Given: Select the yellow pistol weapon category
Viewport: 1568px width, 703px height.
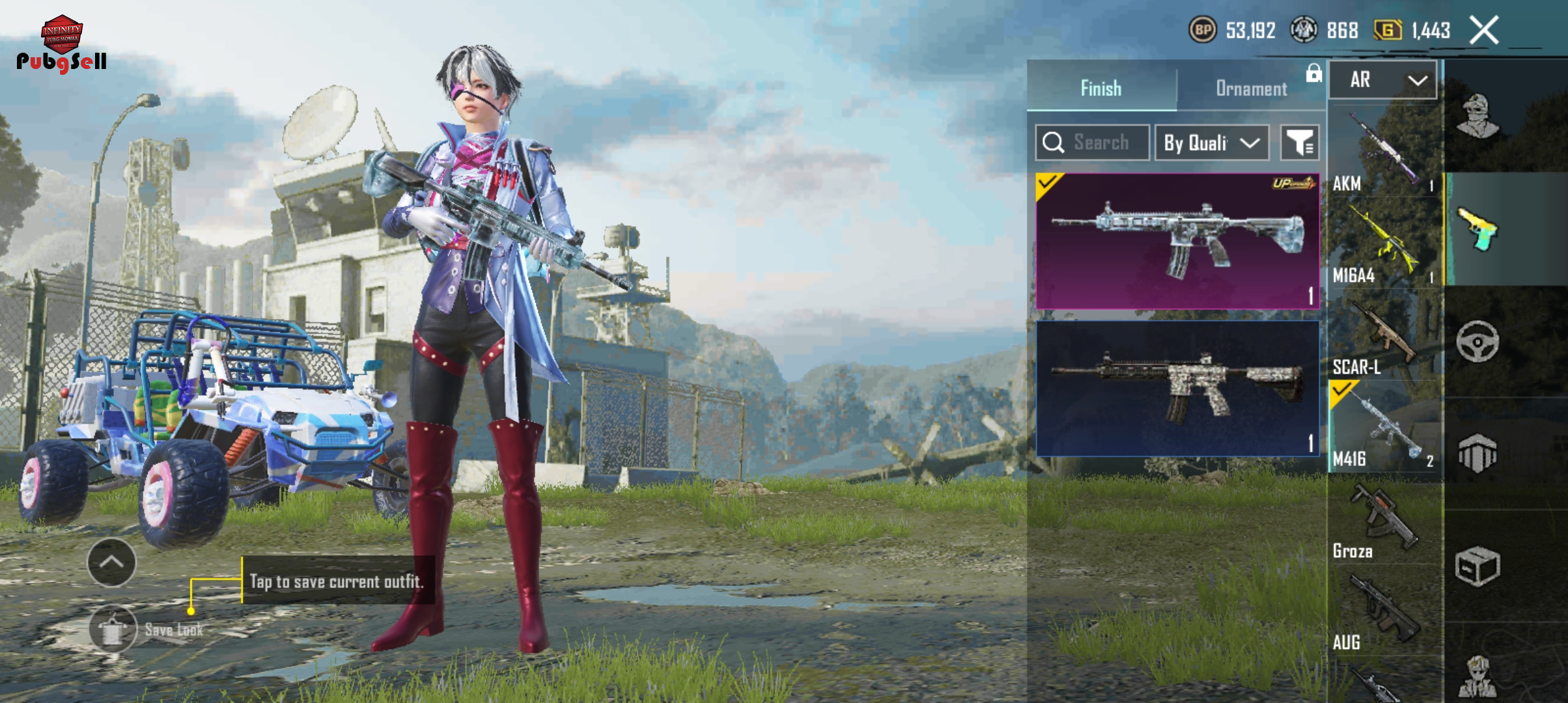Looking at the screenshot, I should click(x=1477, y=229).
